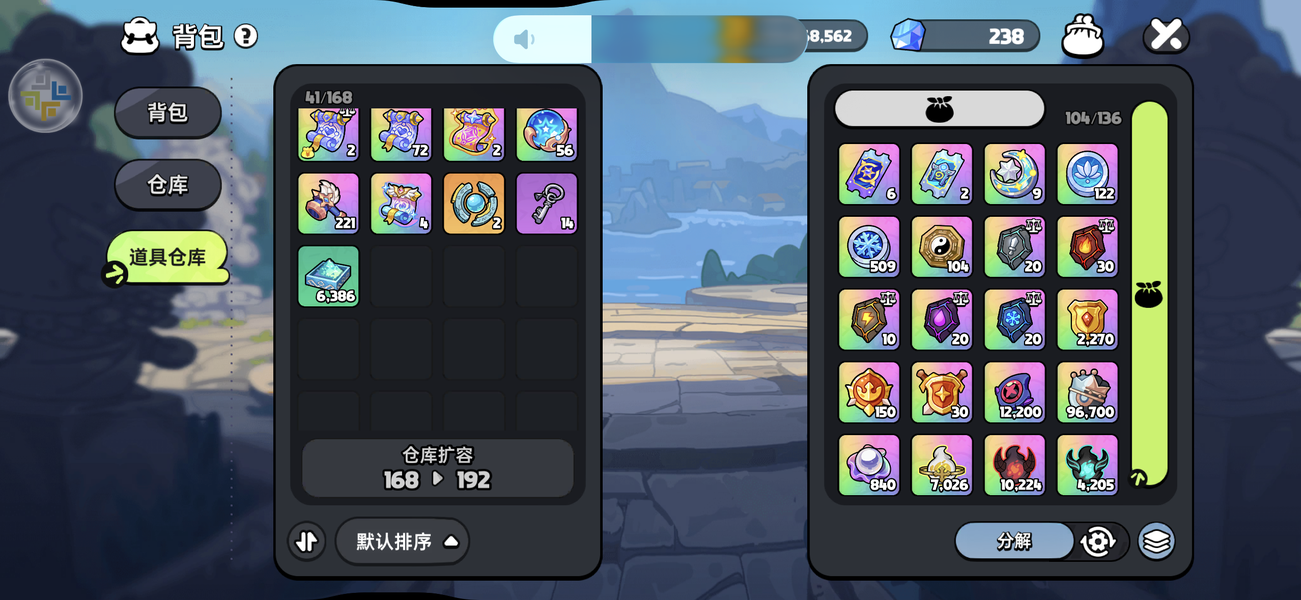Open the backpack help question mark
1301x600 pixels.
coord(246,36)
